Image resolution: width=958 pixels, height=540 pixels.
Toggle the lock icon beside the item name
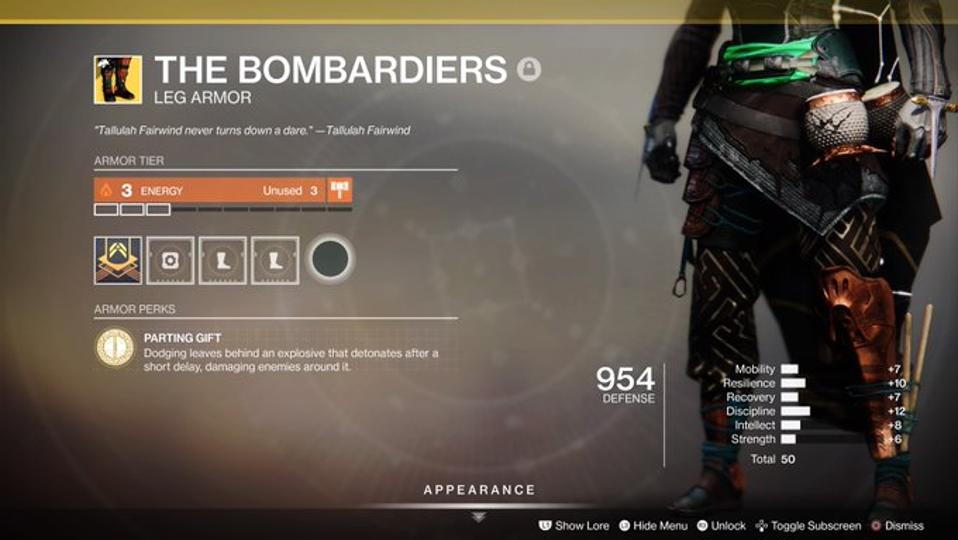point(528,69)
